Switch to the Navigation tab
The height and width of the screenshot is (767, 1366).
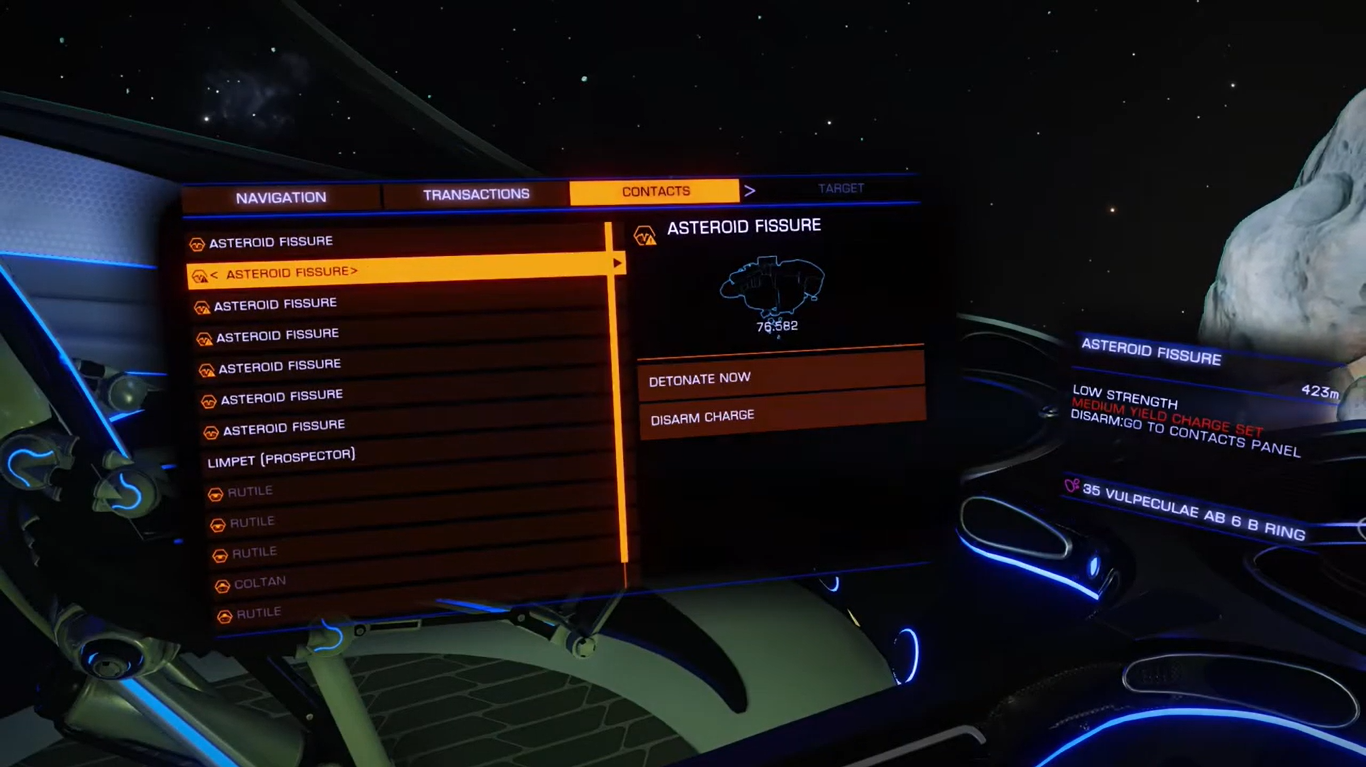point(281,197)
